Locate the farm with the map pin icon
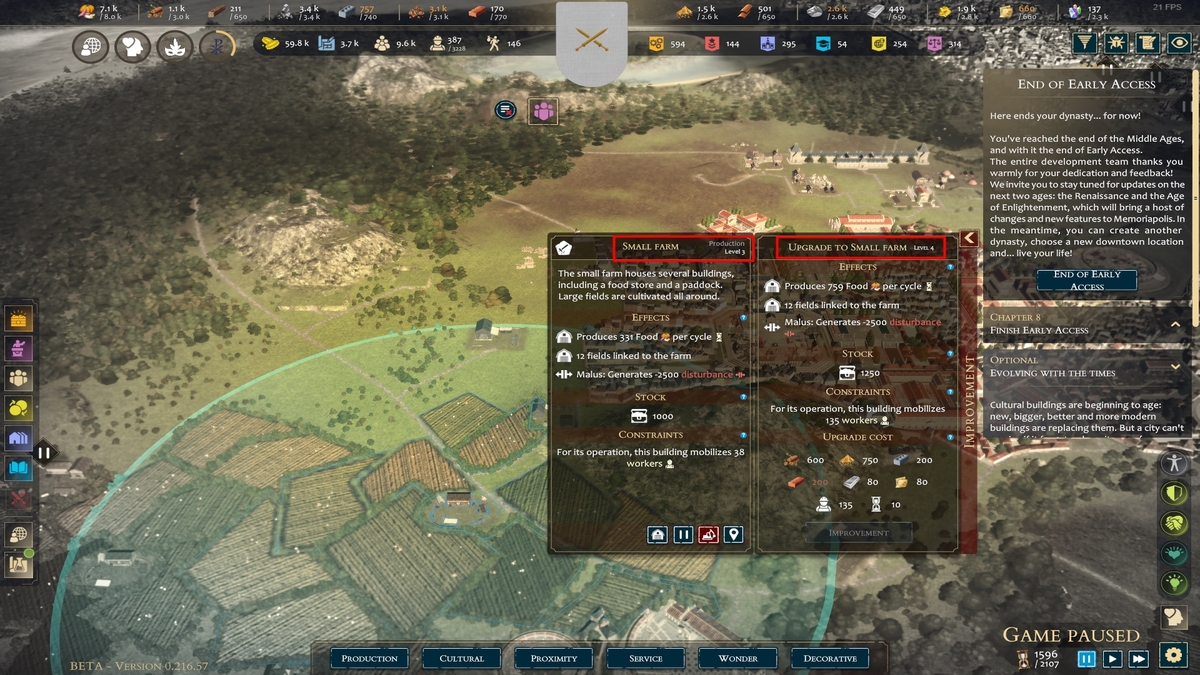Viewport: 1200px width, 675px height. pyautogui.click(x=734, y=534)
